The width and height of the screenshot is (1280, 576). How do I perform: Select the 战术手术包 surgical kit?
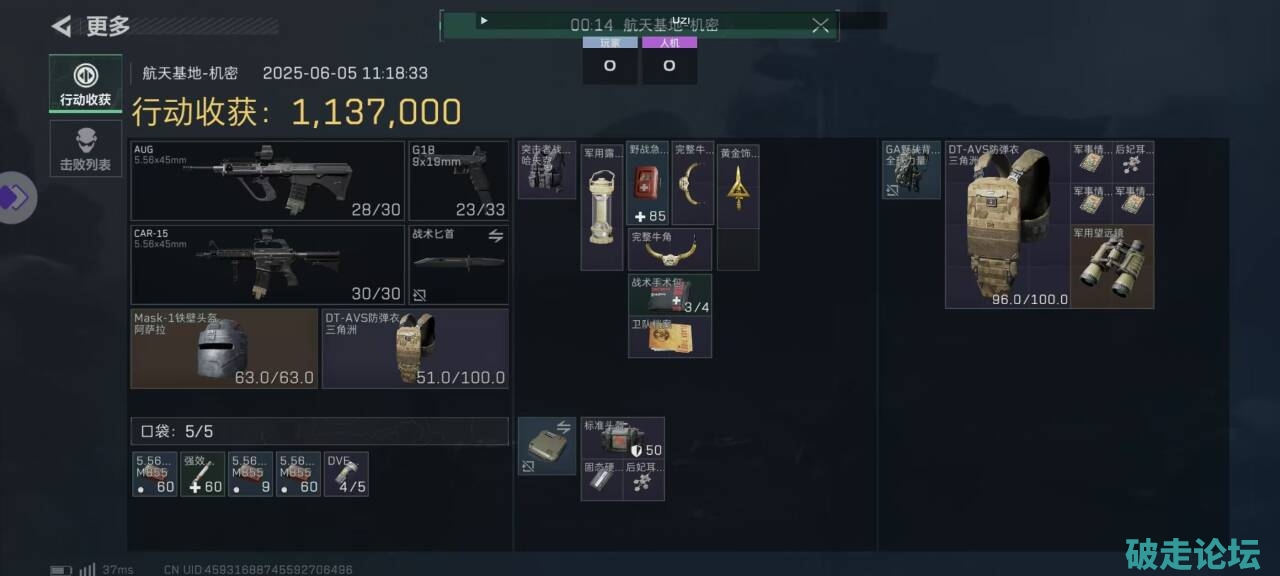(670, 295)
